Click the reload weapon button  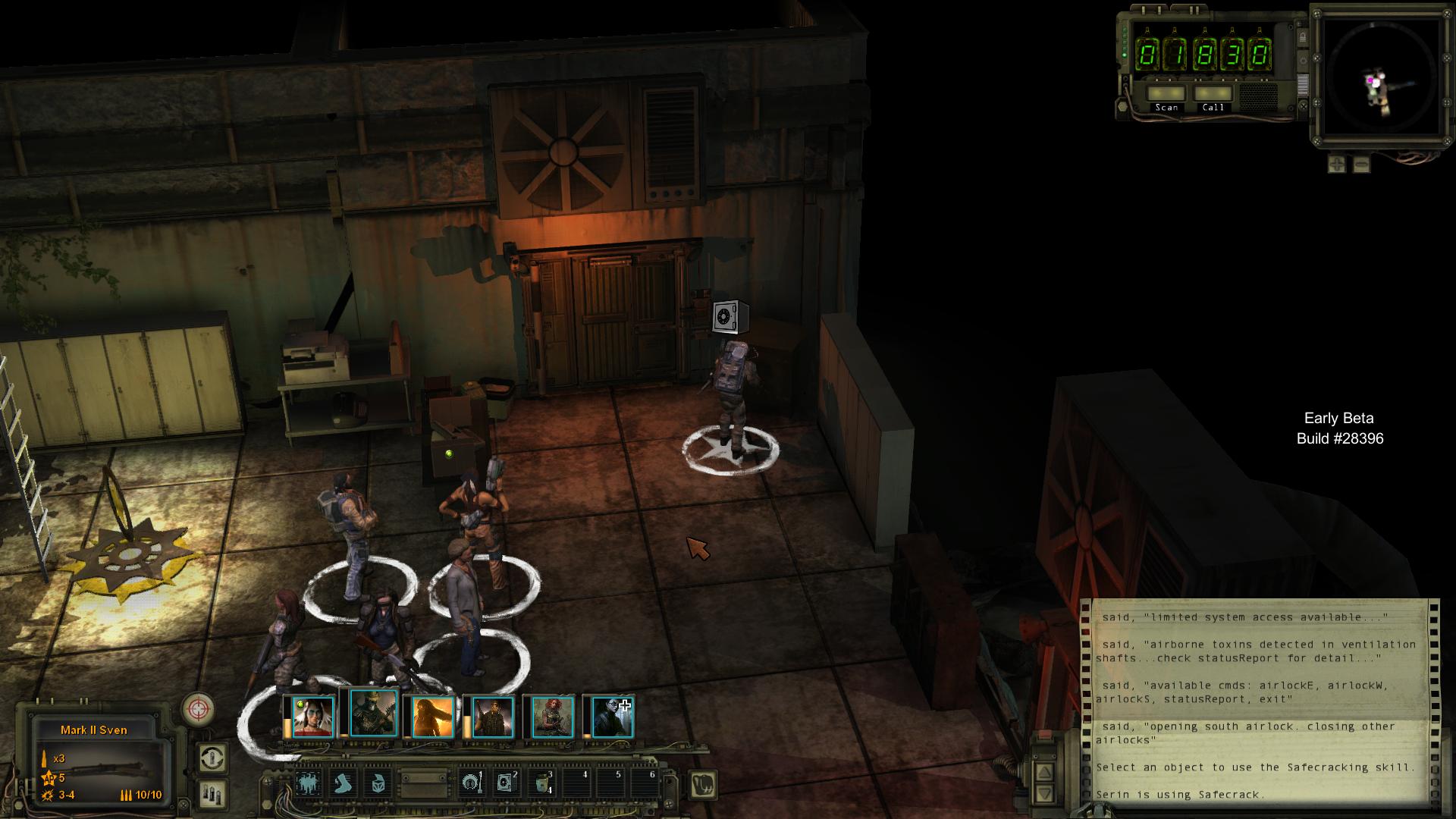click(x=212, y=758)
